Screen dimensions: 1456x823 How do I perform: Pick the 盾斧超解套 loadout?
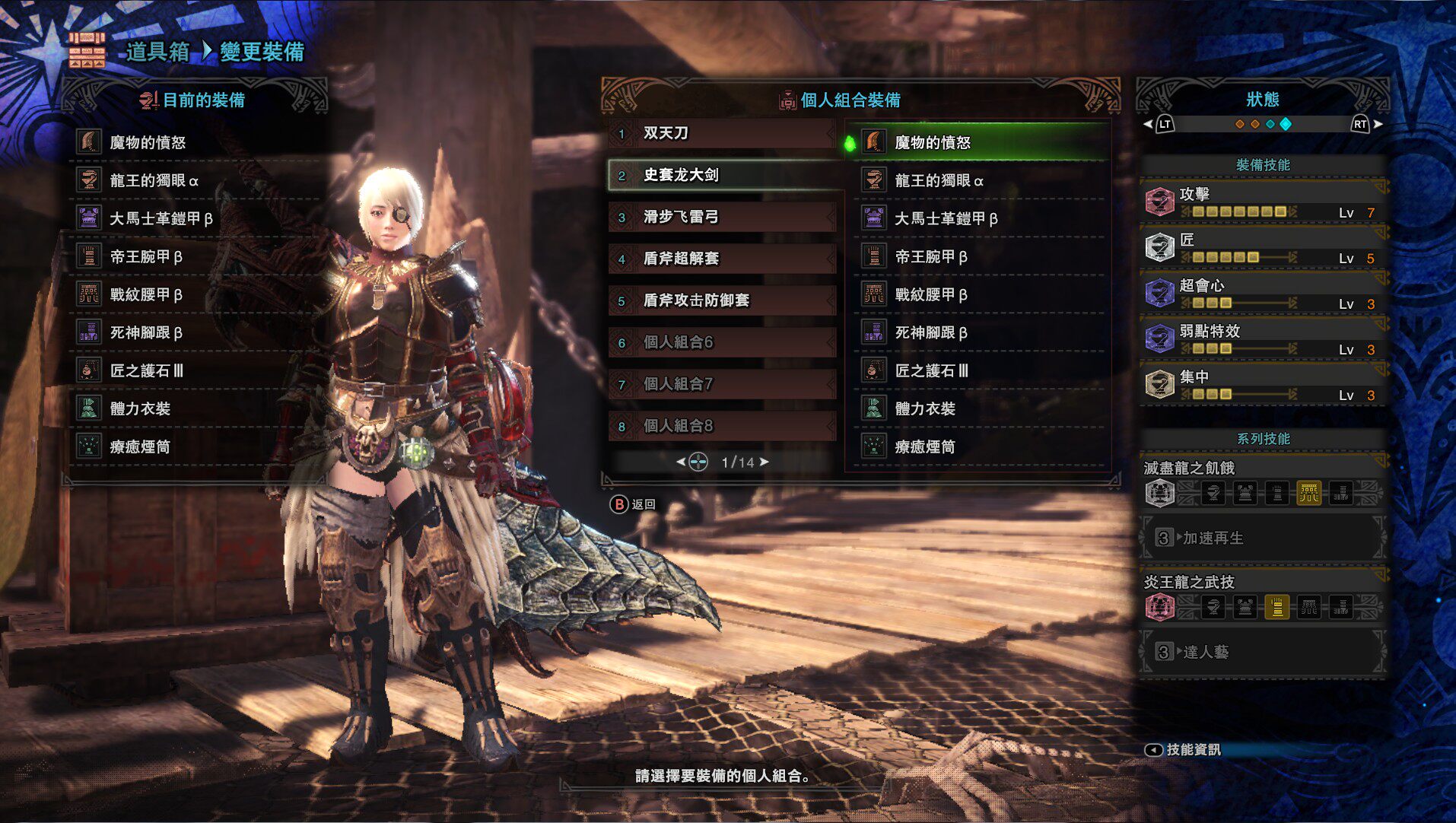(721, 259)
